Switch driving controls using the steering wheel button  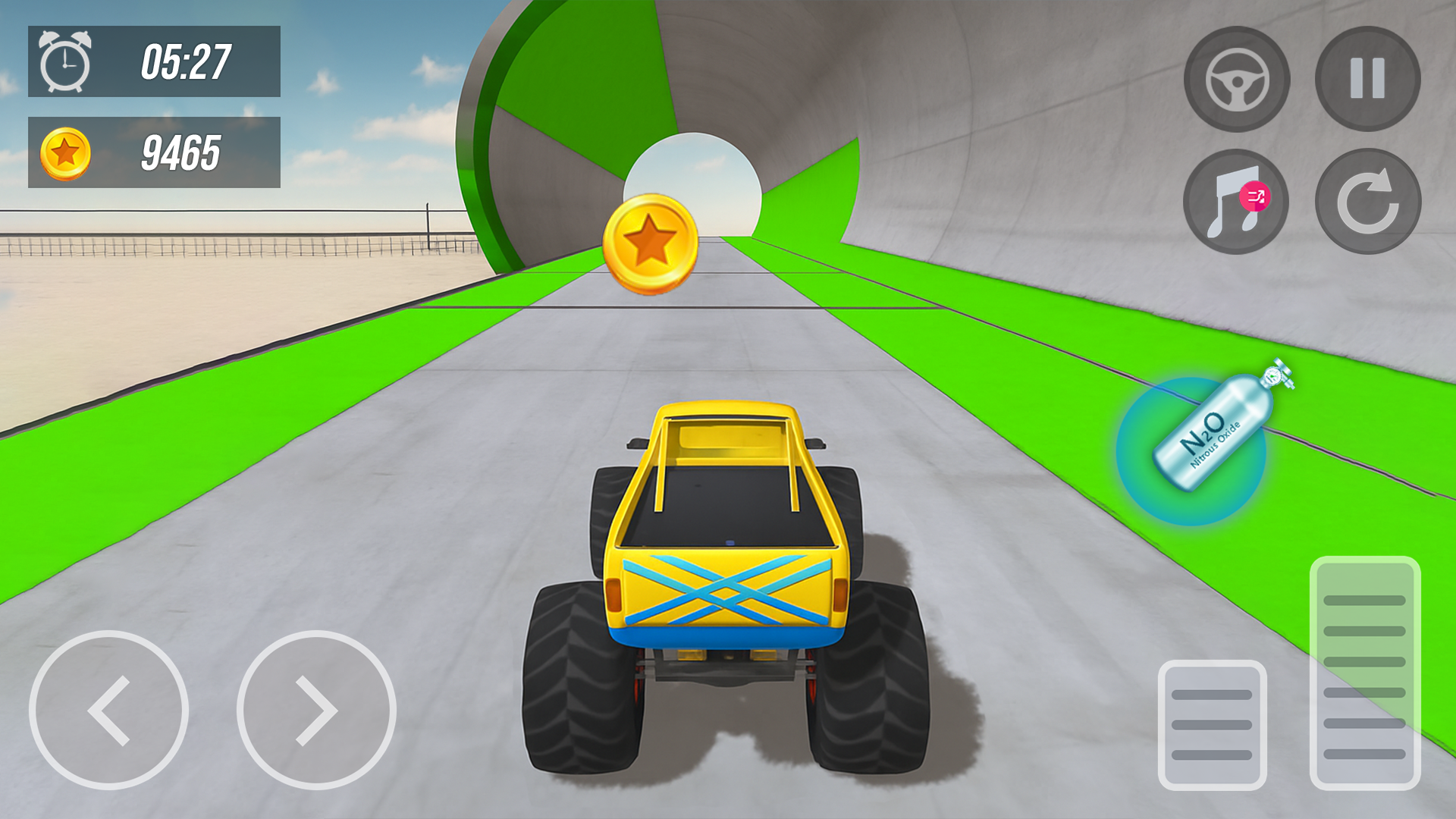(1237, 81)
